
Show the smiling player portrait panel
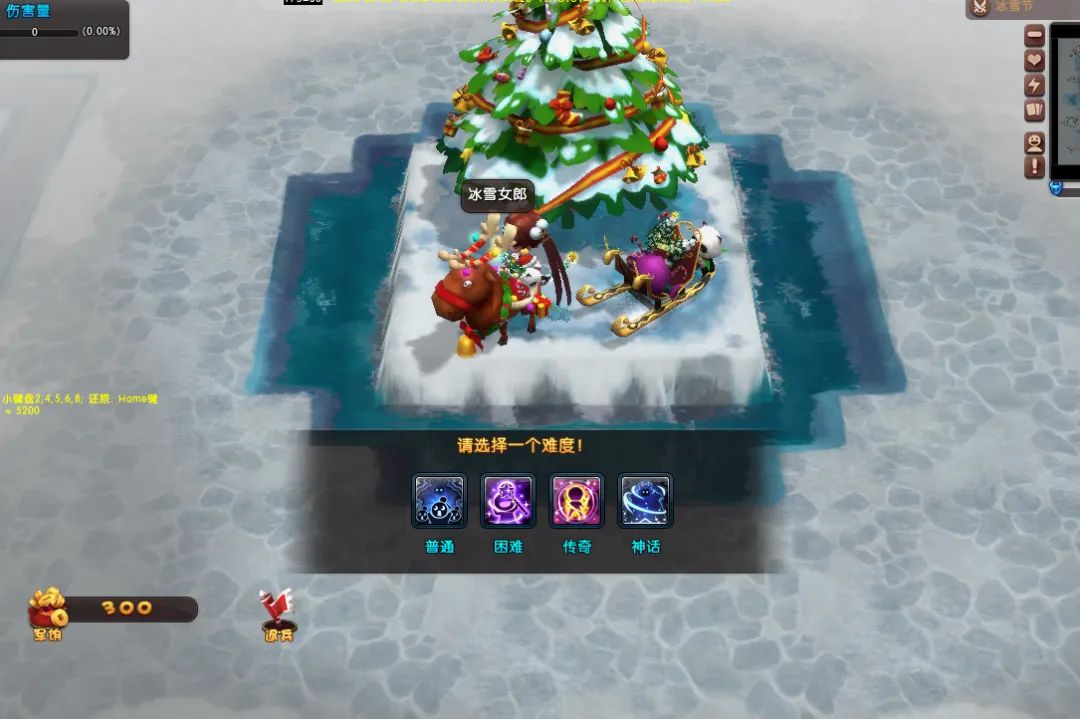[x=1035, y=142]
